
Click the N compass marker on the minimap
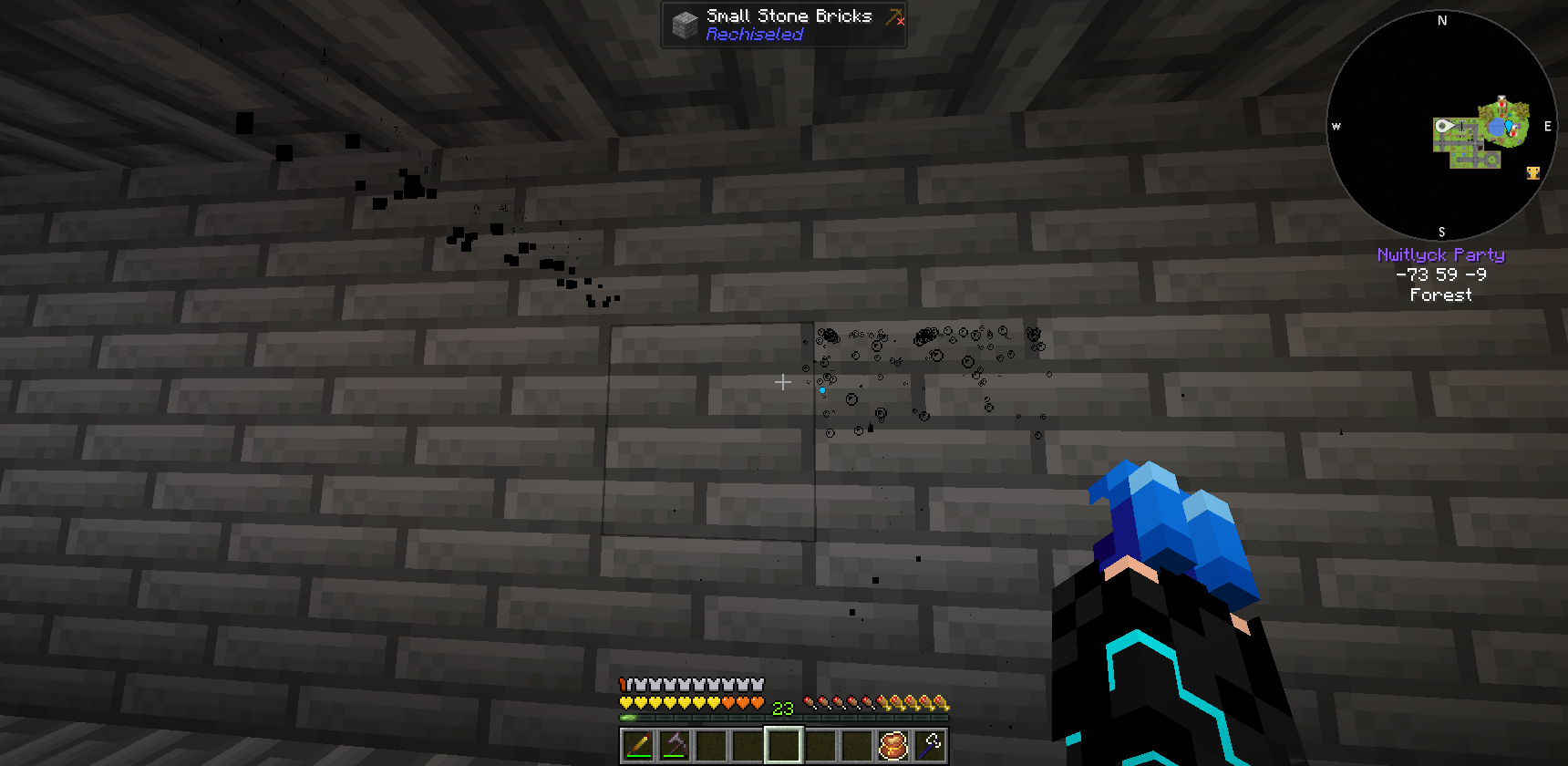coord(1440,20)
